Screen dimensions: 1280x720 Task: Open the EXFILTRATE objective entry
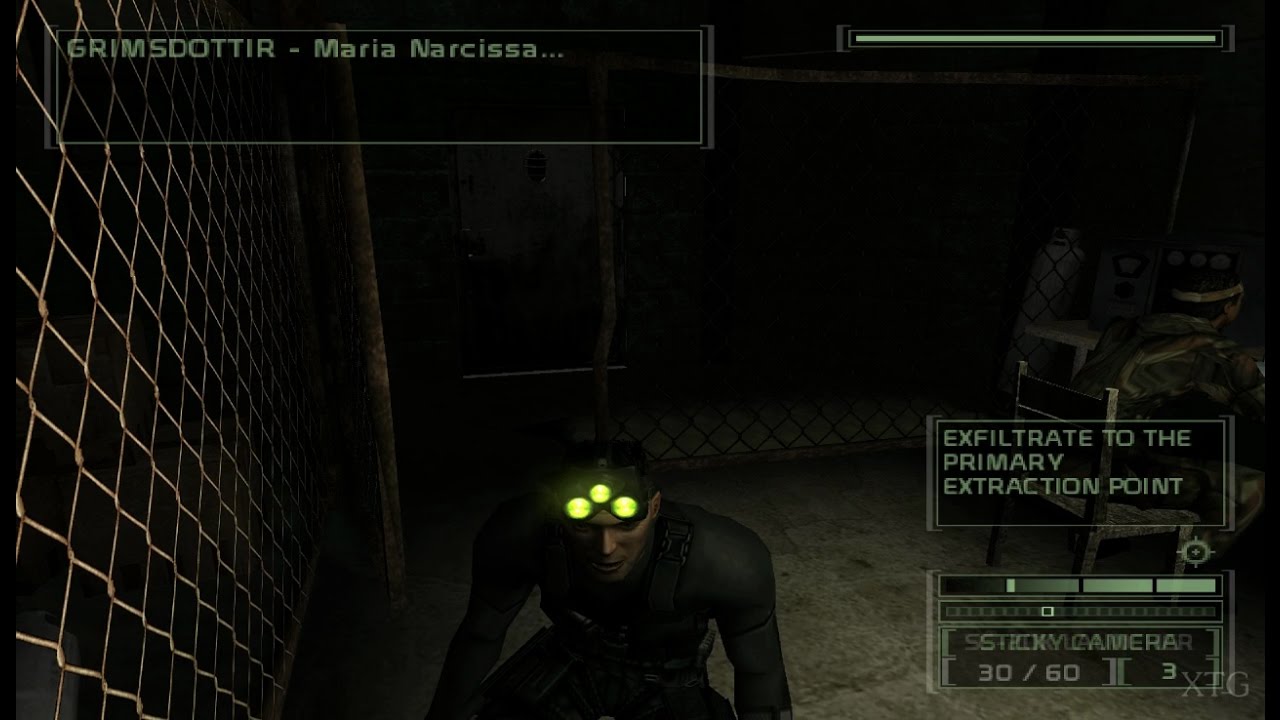(1062, 462)
